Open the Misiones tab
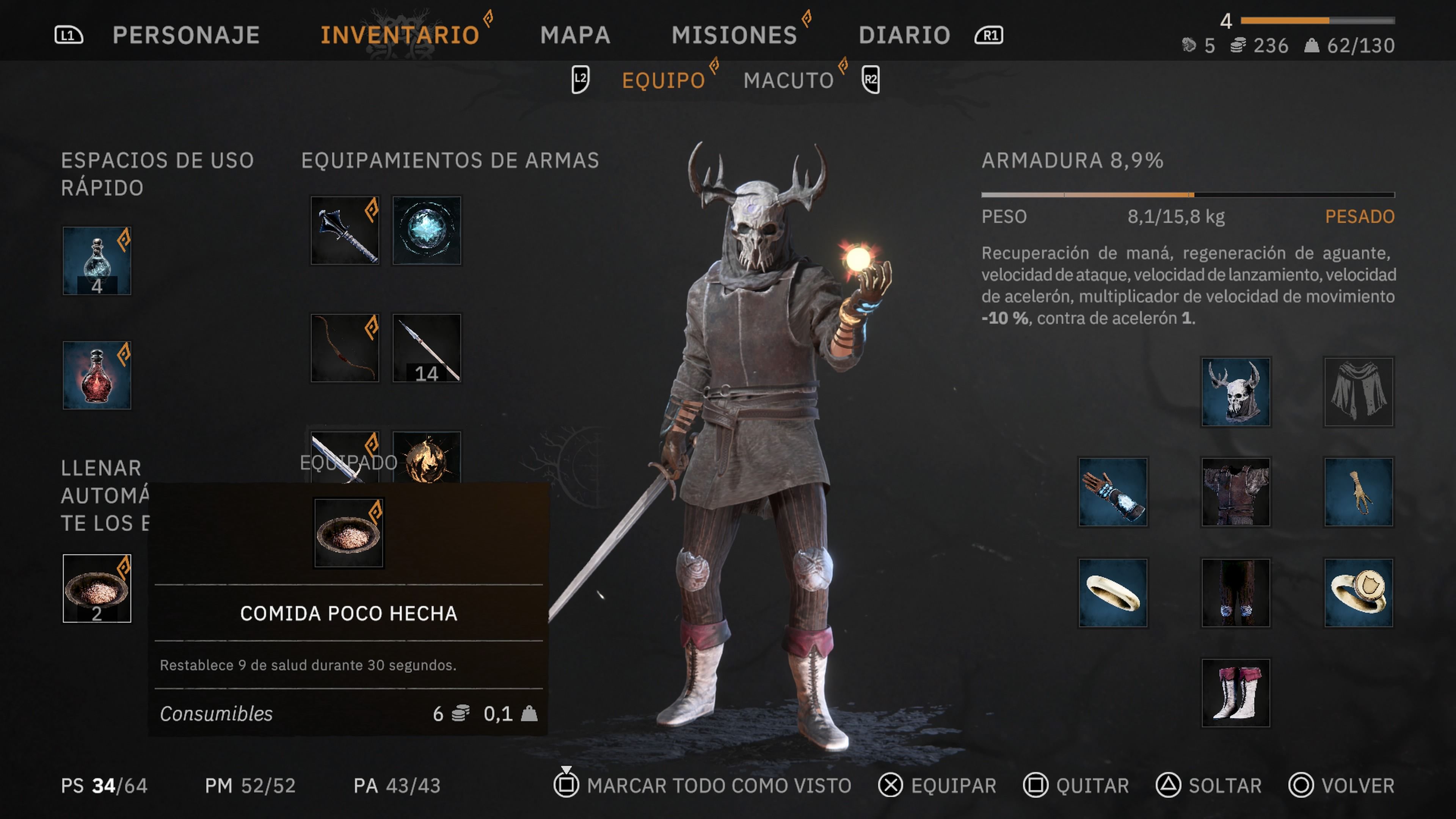Screen dimensions: 1456x819 click(734, 35)
